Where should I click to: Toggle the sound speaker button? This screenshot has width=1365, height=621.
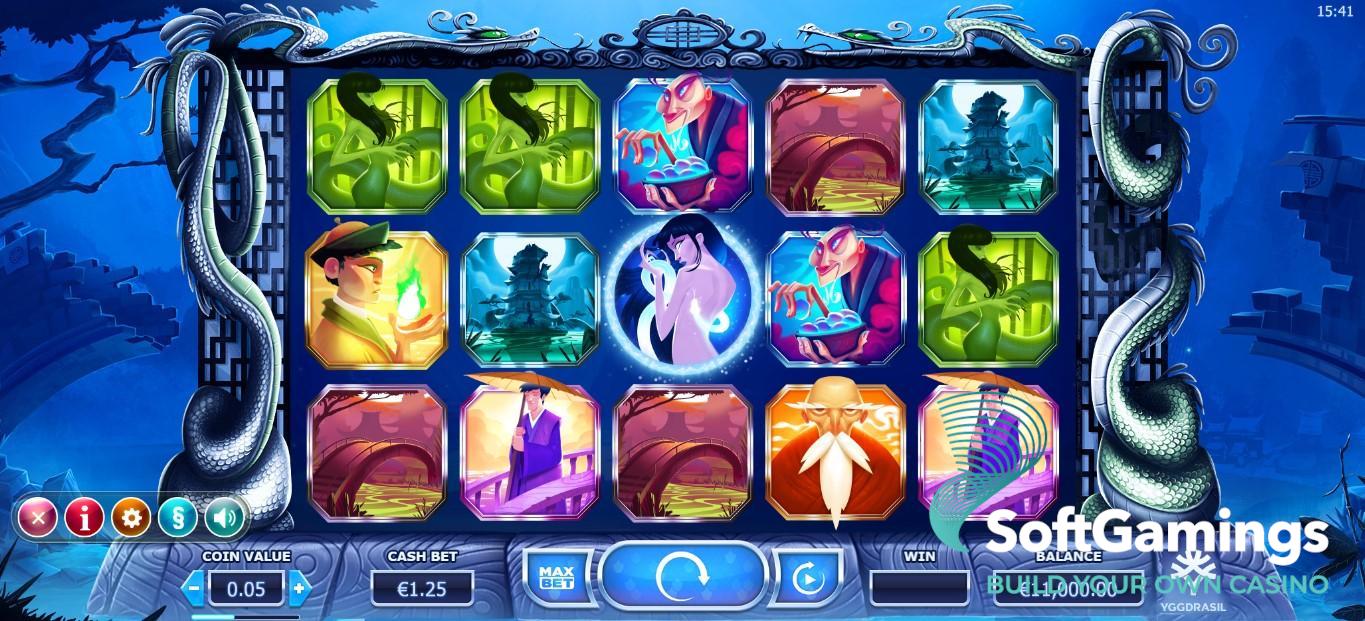click(x=225, y=517)
